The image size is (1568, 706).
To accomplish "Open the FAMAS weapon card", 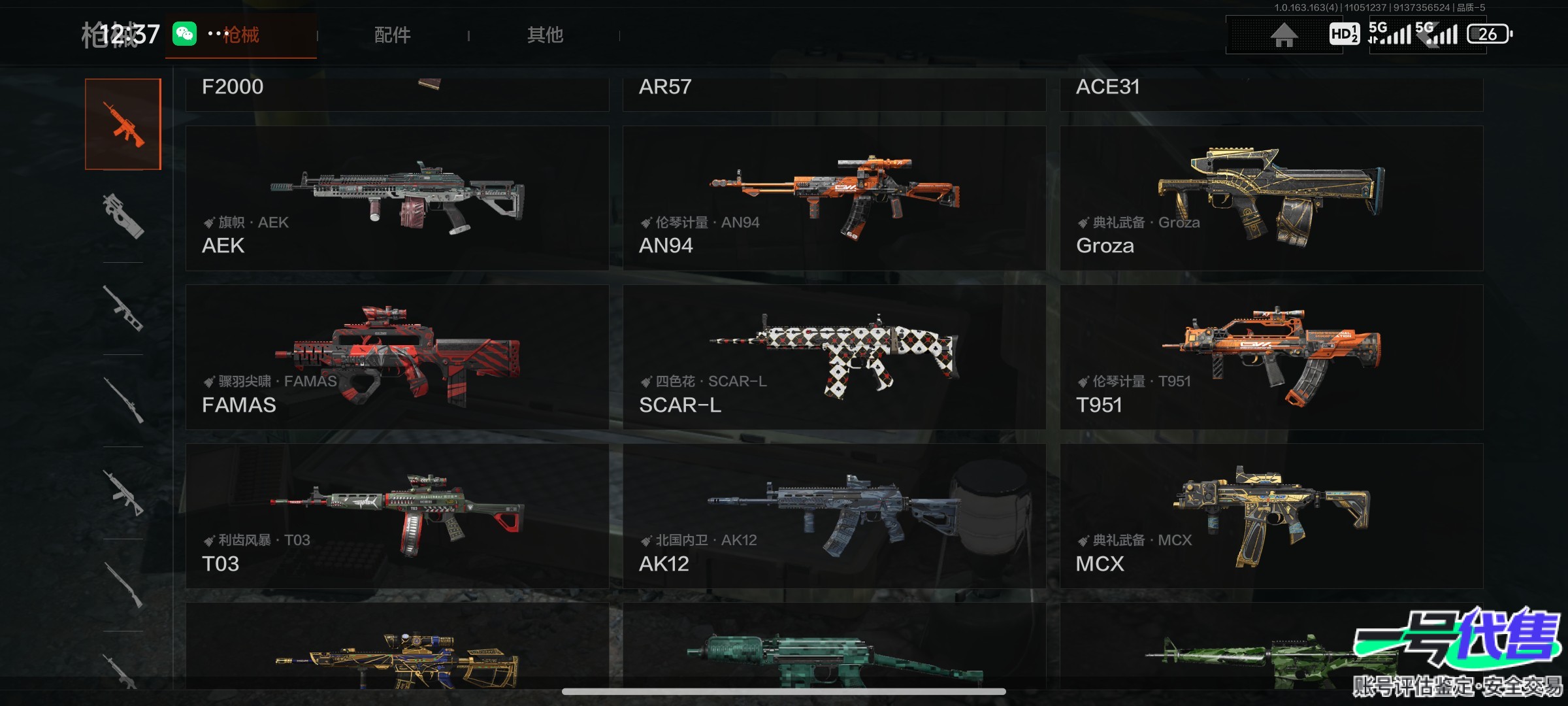I will point(397,357).
